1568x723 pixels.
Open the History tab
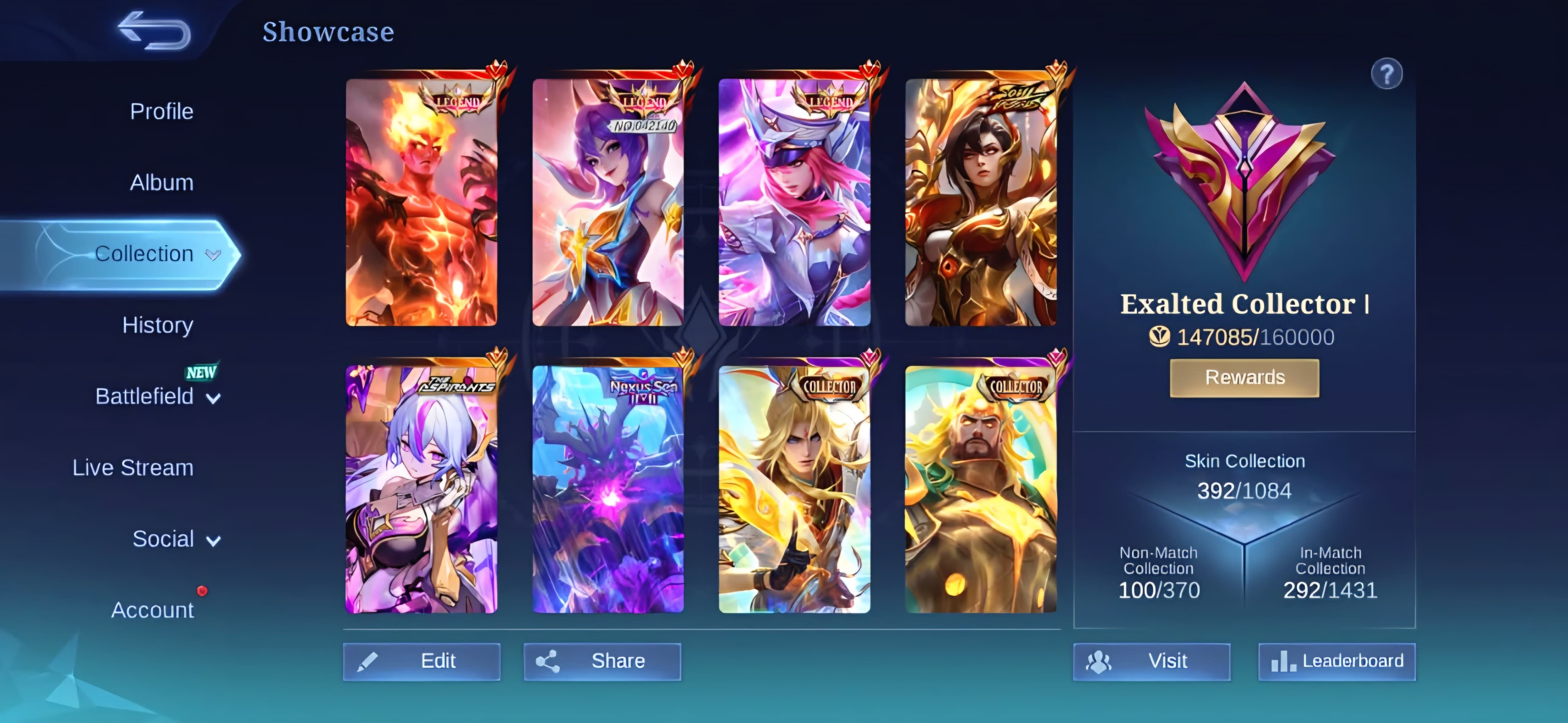tap(158, 325)
